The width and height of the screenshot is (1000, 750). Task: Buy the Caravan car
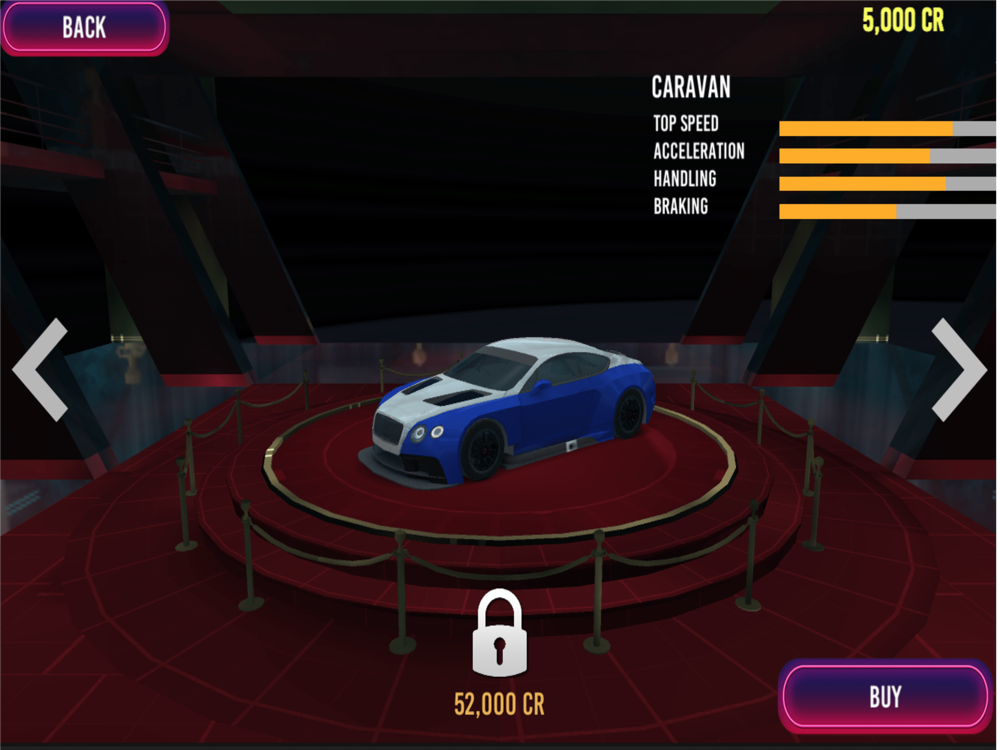(885, 696)
